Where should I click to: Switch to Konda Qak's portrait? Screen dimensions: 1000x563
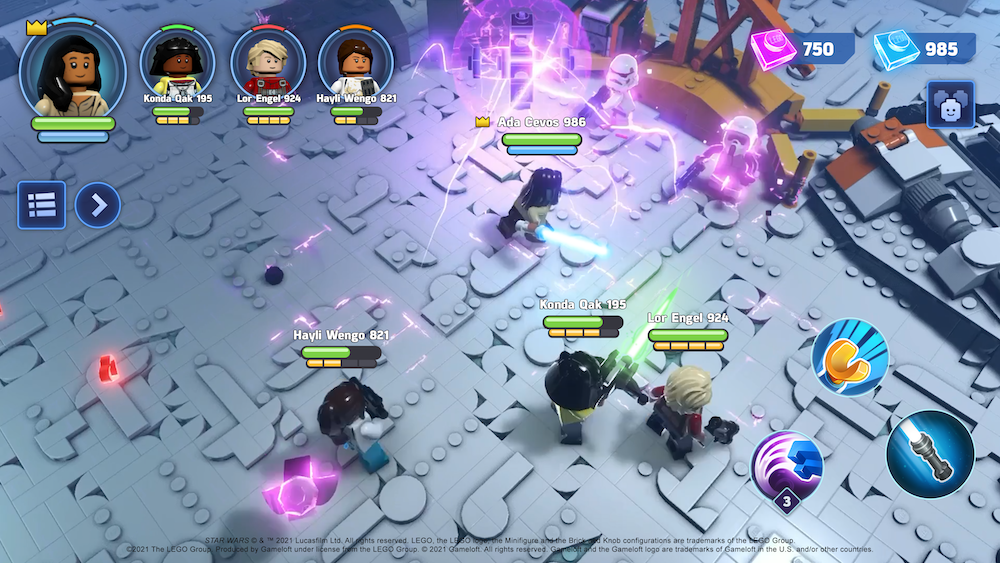pos(177,62)
